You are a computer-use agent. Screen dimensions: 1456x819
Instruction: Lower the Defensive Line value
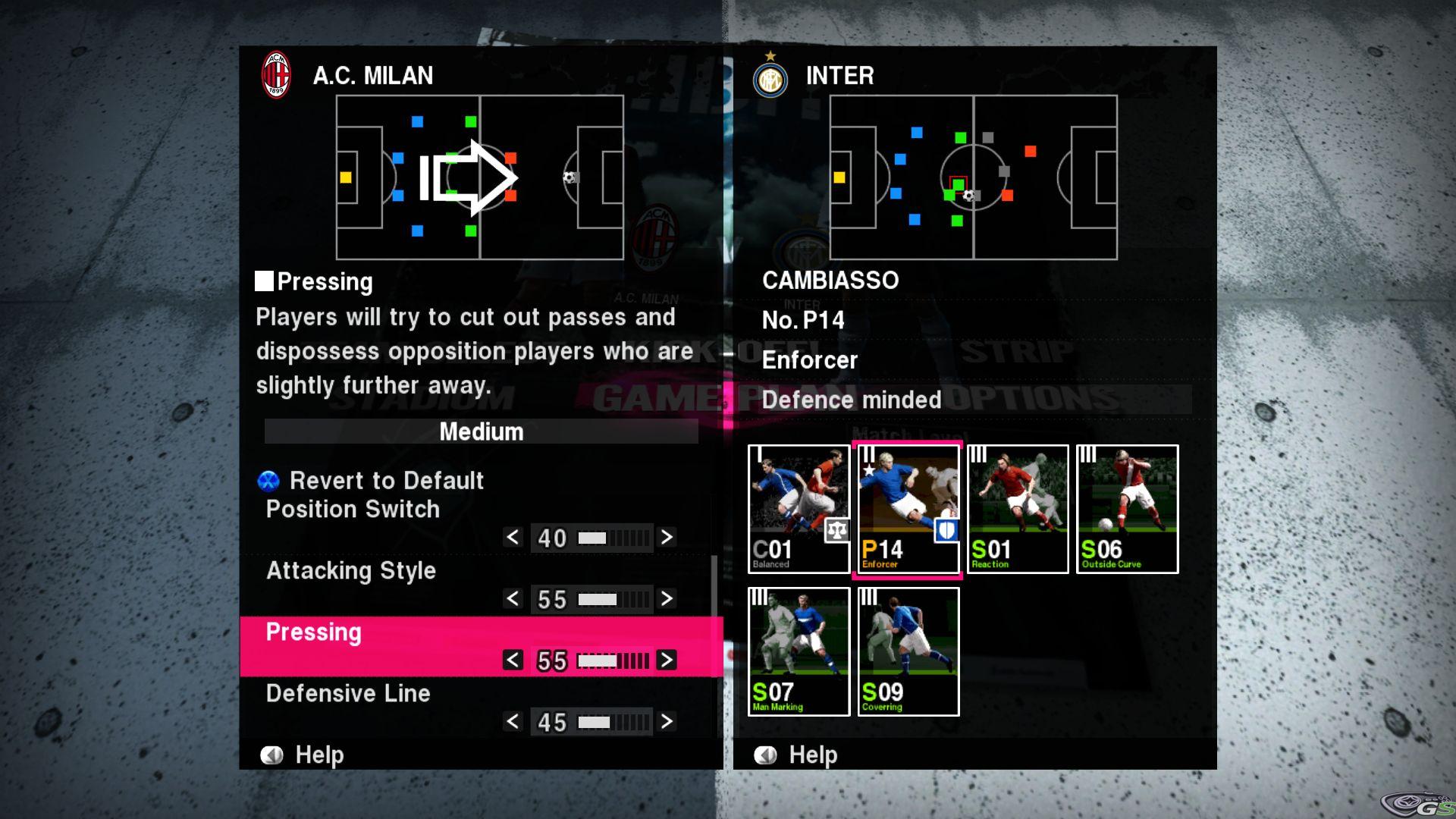pos(513,721)
